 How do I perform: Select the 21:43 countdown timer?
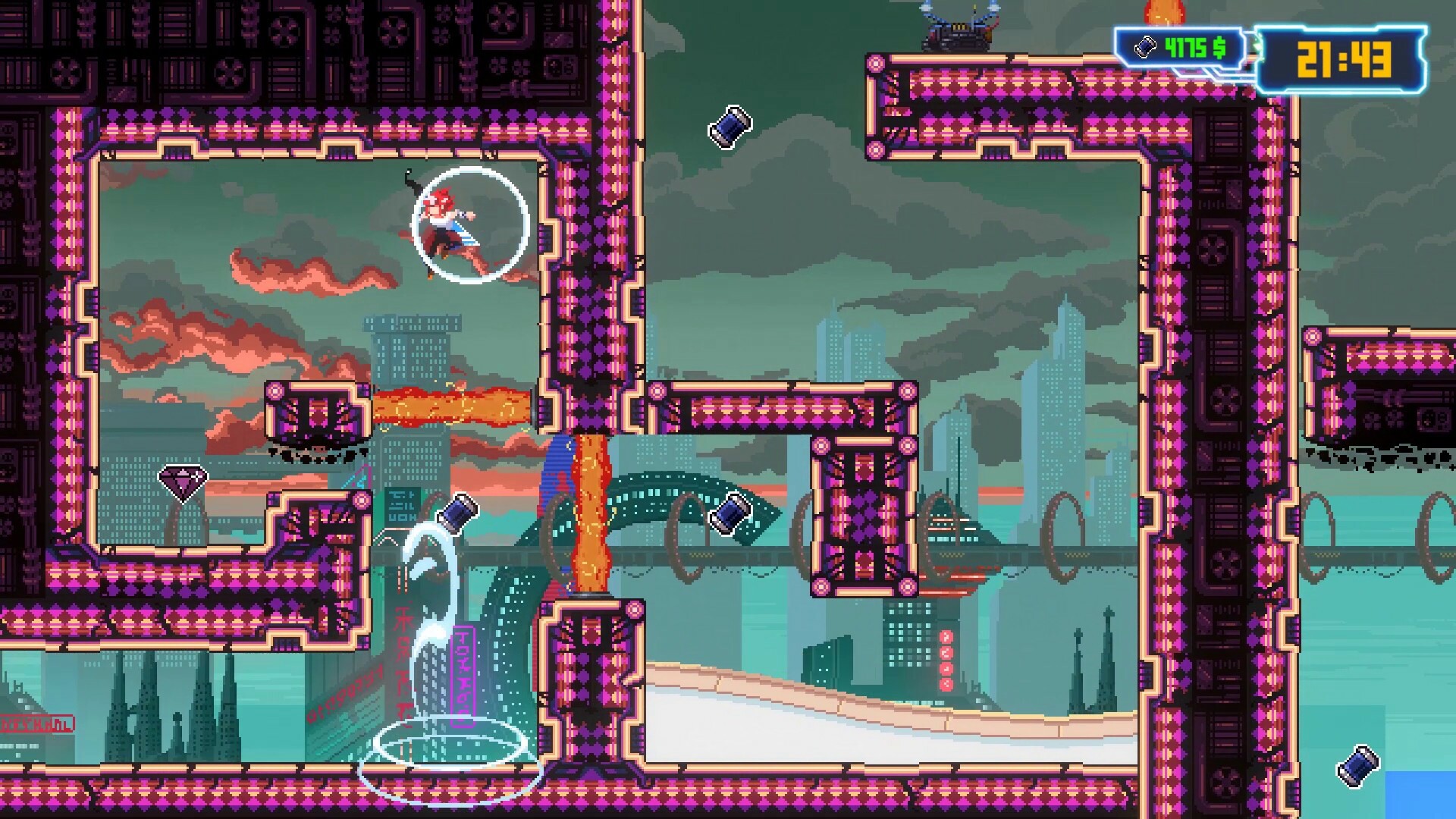point(1344,55)
